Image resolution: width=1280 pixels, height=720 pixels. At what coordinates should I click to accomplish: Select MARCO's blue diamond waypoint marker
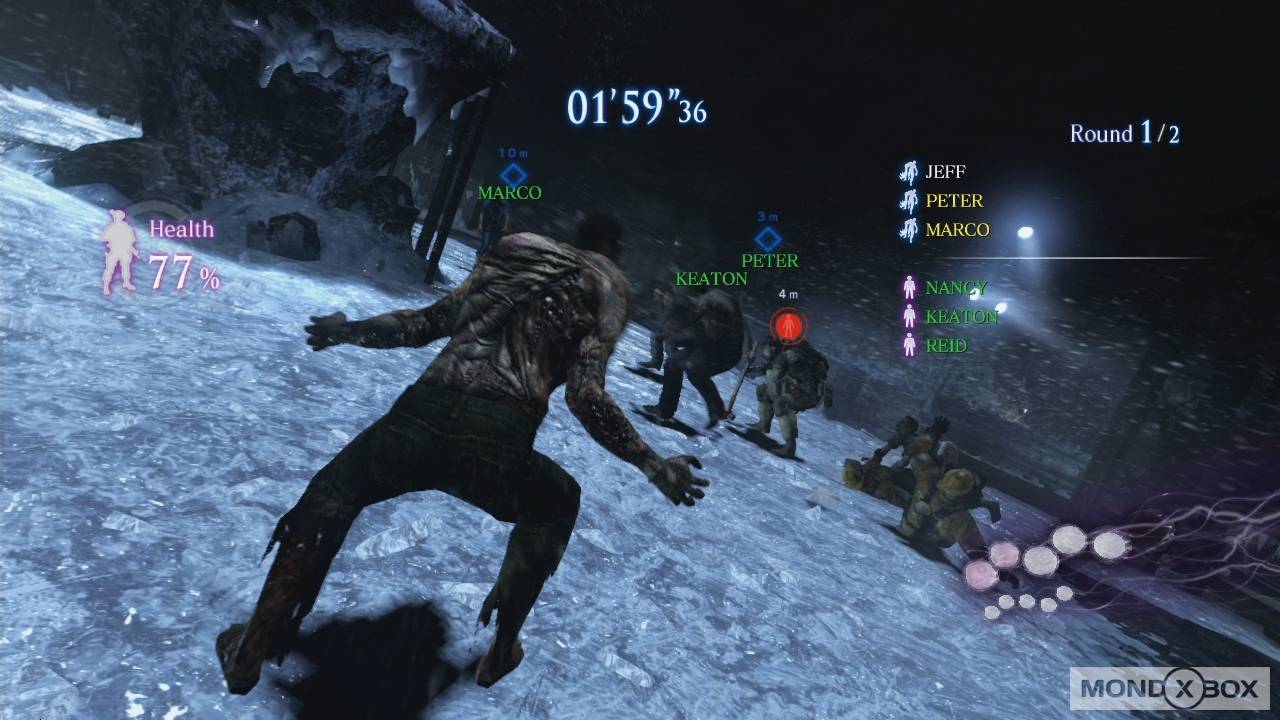point(514,173)
